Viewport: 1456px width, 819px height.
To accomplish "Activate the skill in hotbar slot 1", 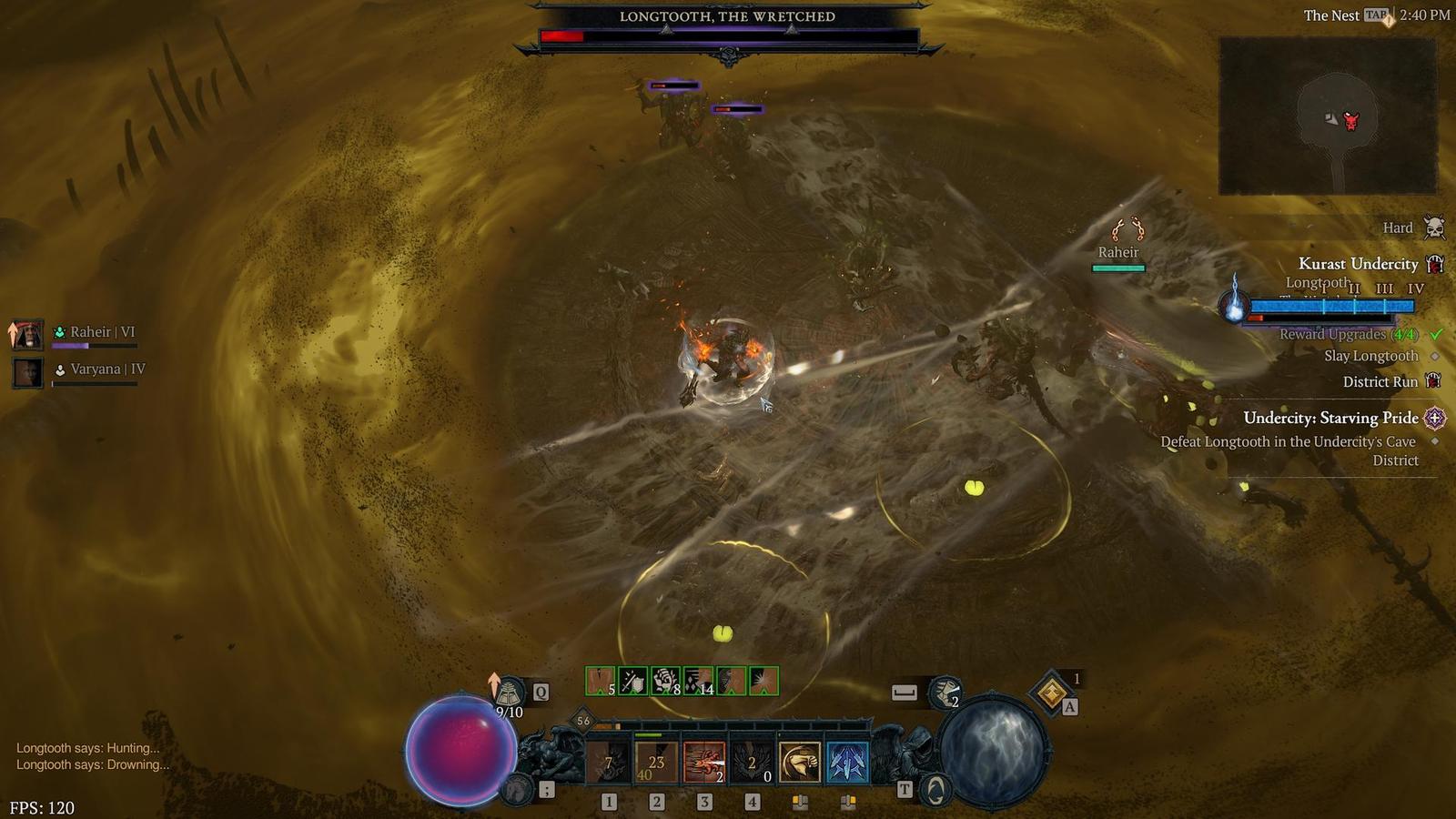I will 608,763.
